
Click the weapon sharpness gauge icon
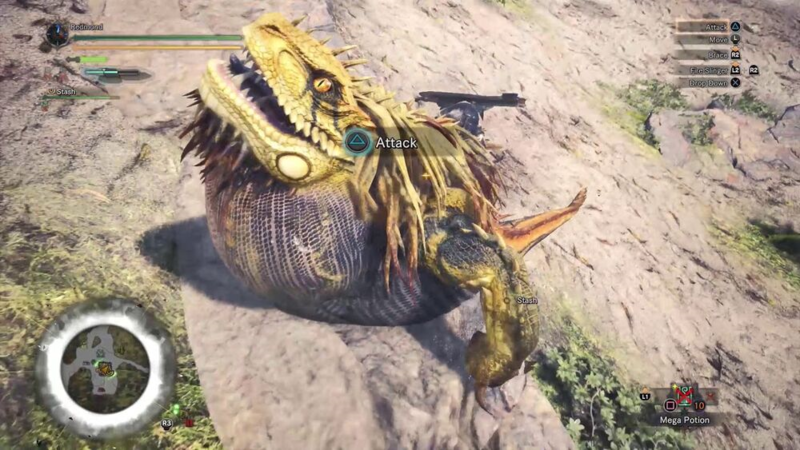pyautogui.click(x=114, y=73)
